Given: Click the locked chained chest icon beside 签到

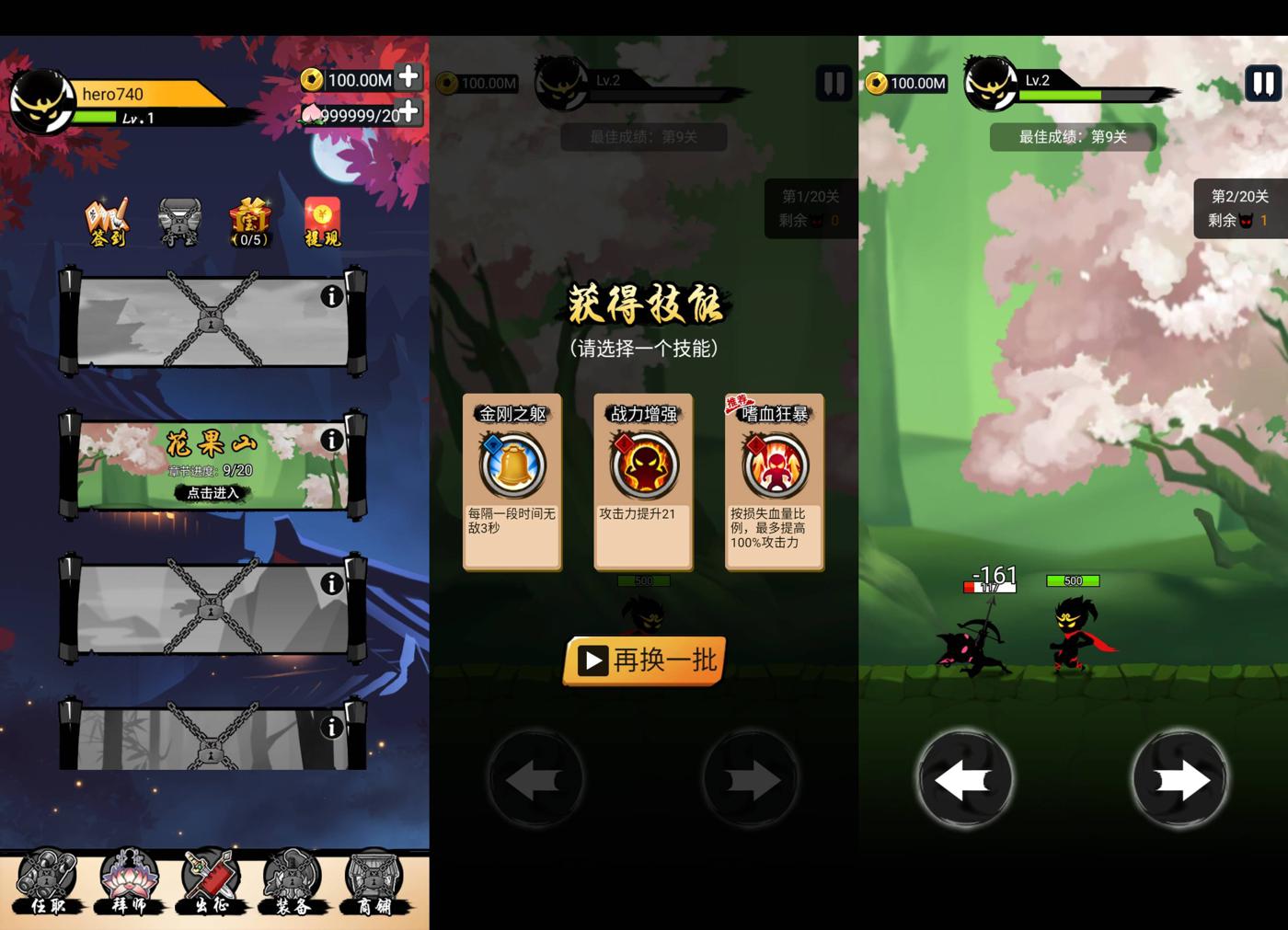Looking at the screenshot, I should (x=178, y=222).
